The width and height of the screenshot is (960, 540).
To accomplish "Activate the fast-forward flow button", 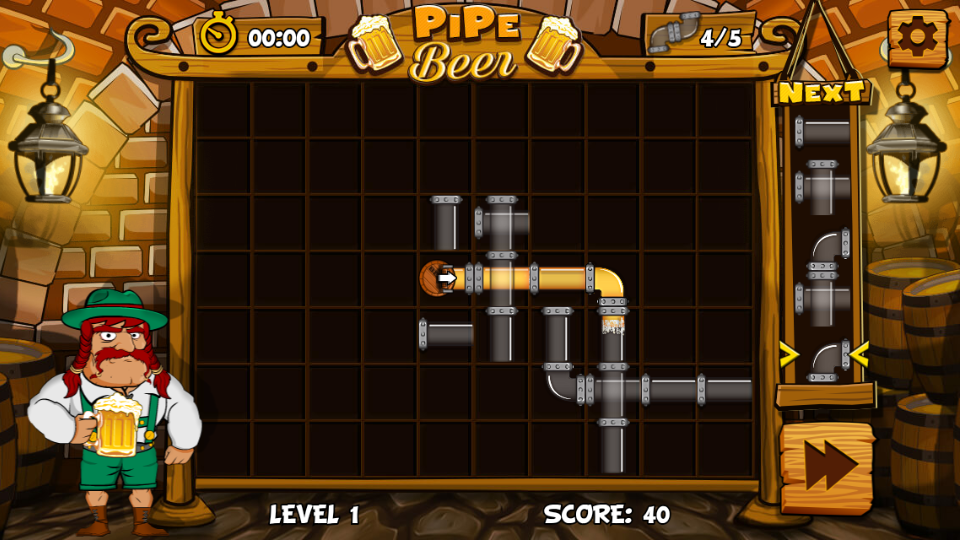I will (x=826, y=467).
